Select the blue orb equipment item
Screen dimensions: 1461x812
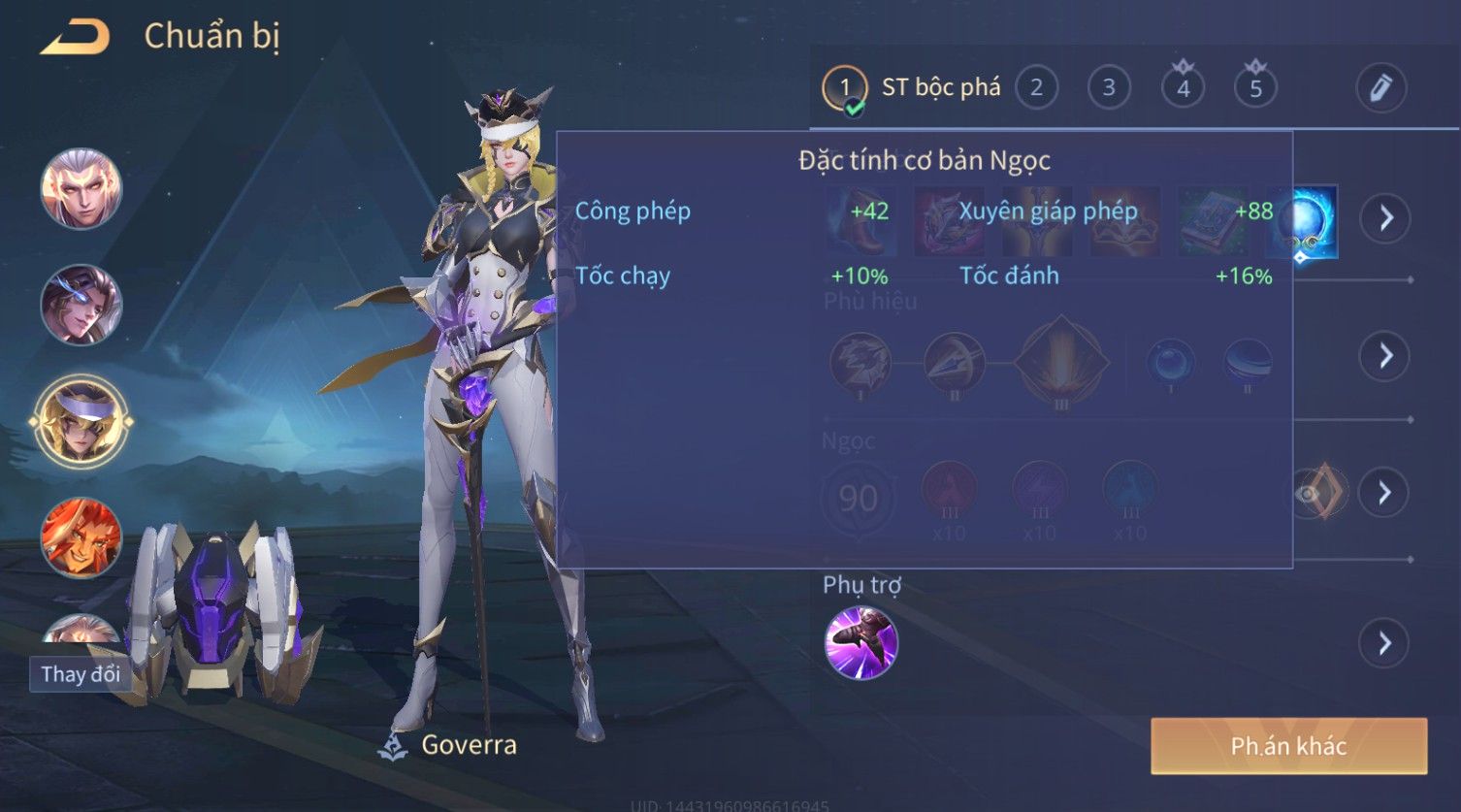click(x=1302, y=222)
